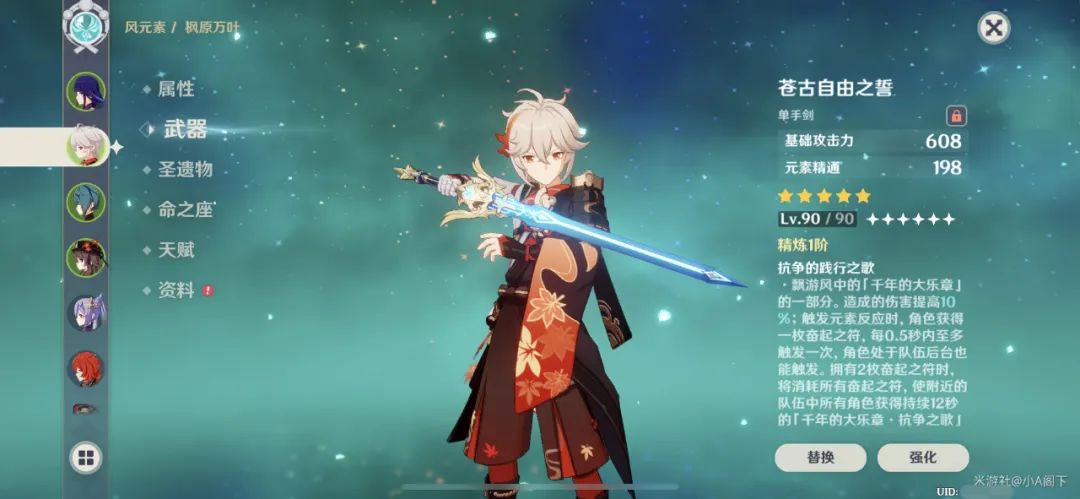Click the Anemo element emblem icon
Image resolution: width=1080 pixels, height=499 pixels.
click(86, 27)
